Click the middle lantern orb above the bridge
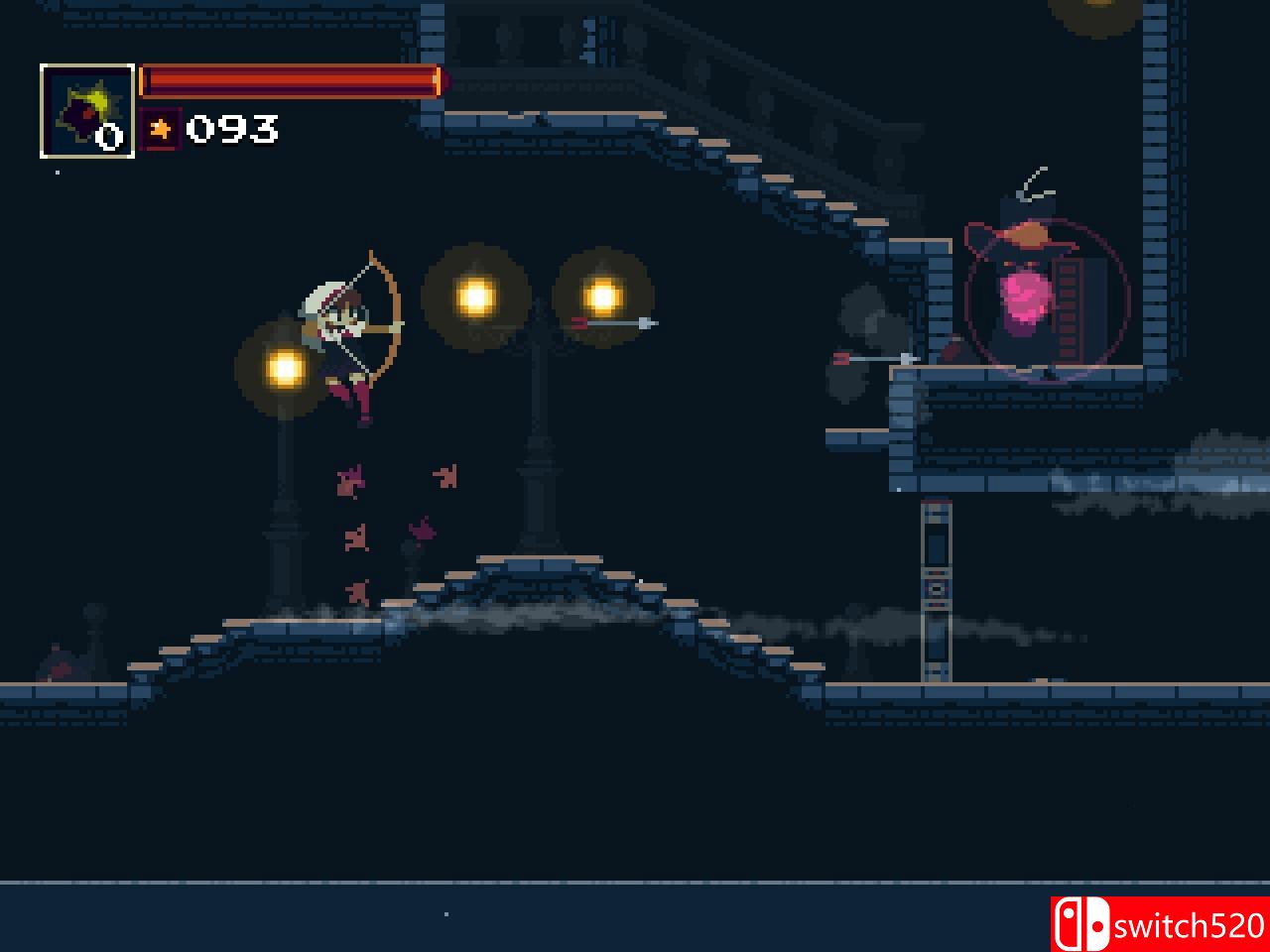1270x952 pixels. [477, 295]
